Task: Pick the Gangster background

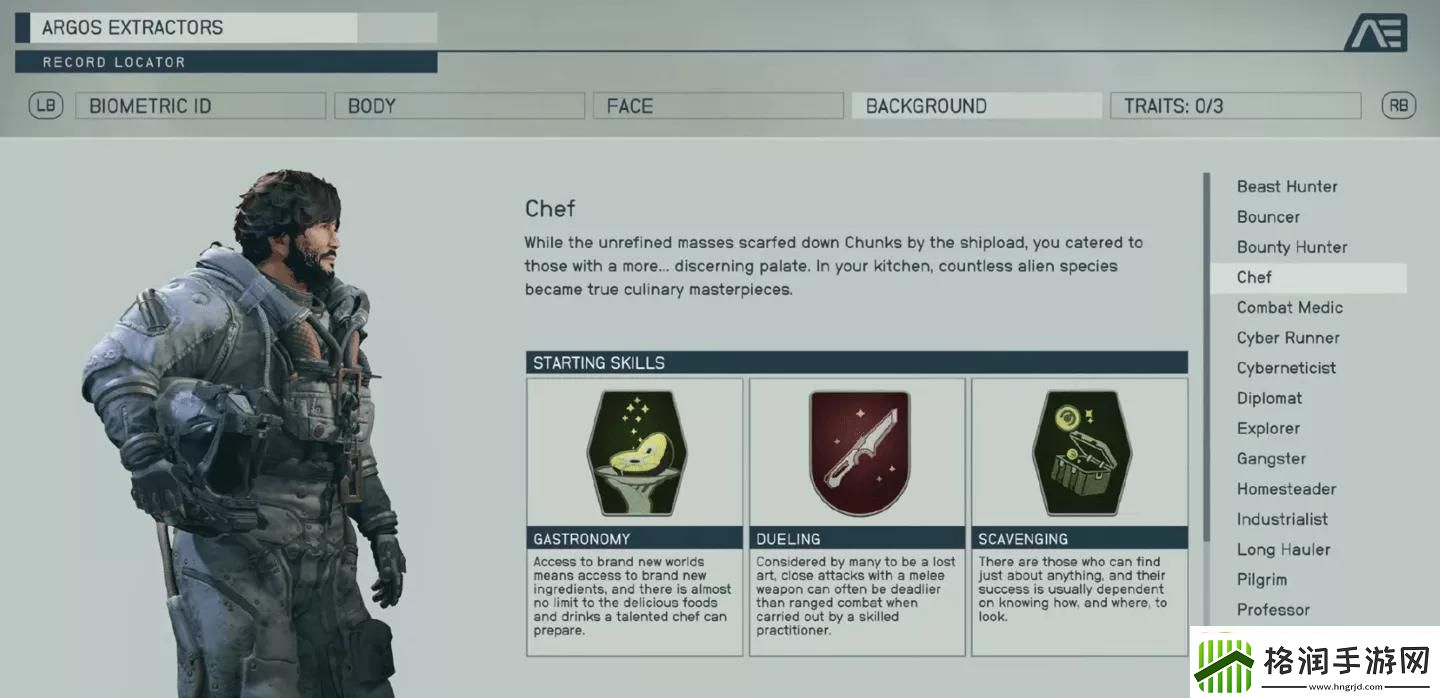Action: pyautogui.click(x=1271, y=459)
